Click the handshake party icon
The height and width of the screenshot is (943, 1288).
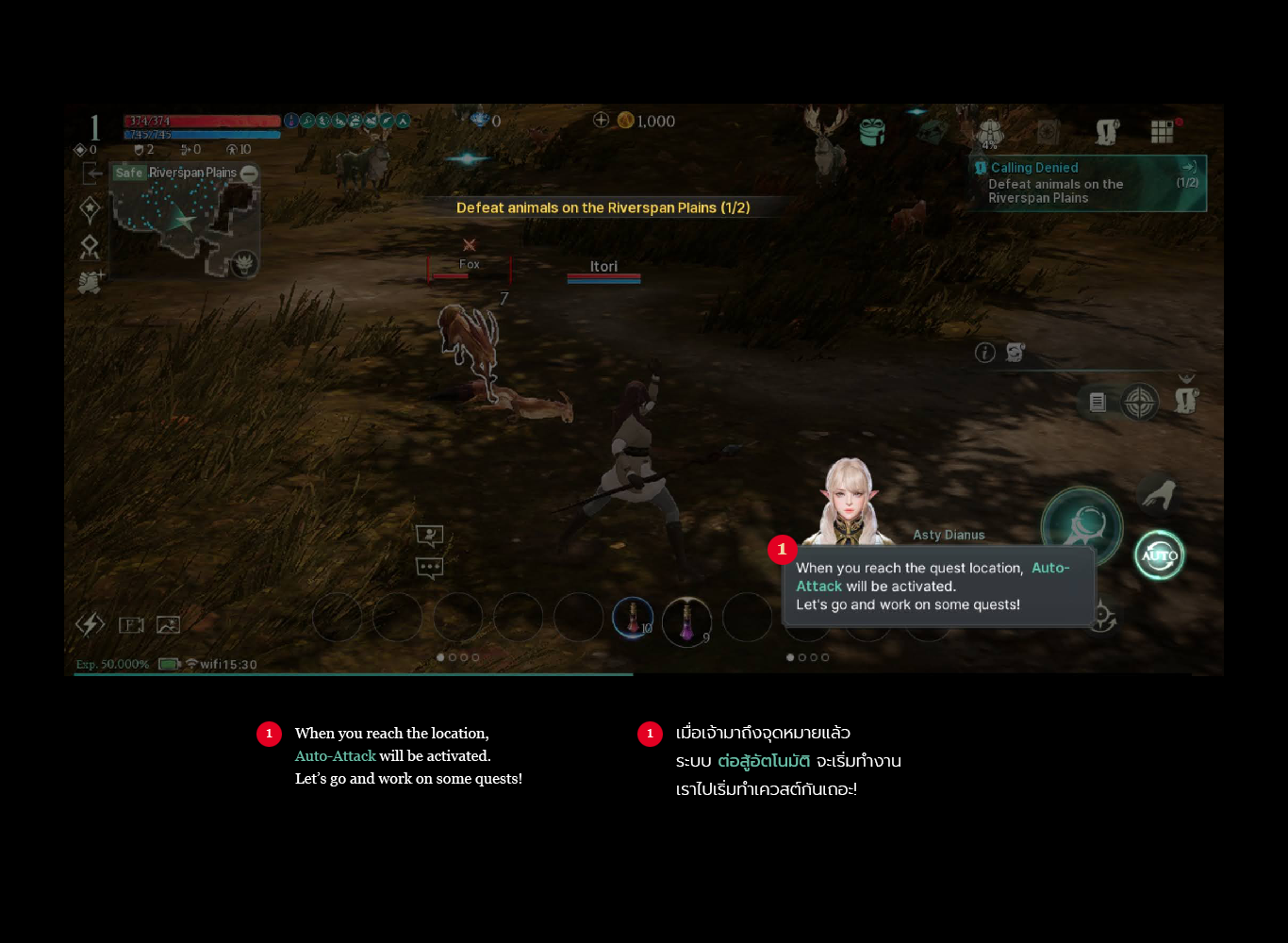point(91,282)
